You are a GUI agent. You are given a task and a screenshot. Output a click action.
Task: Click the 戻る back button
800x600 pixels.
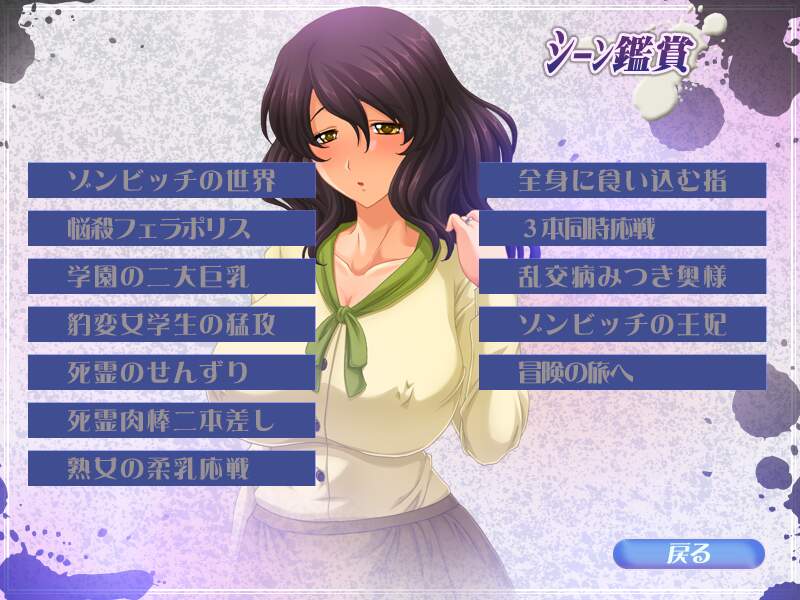[688, 553]
